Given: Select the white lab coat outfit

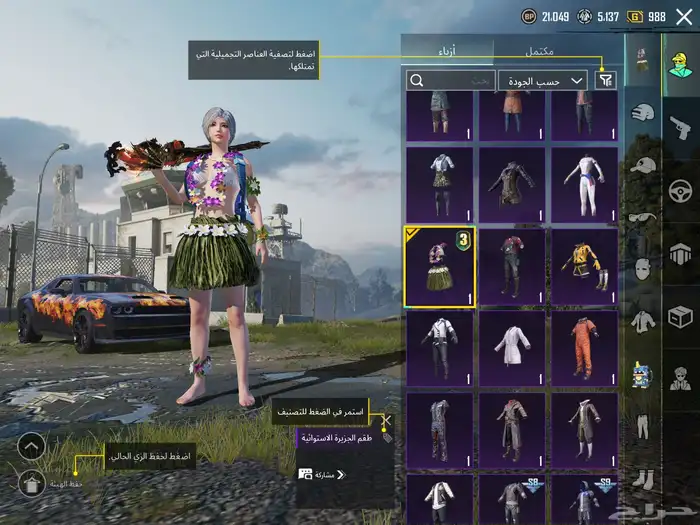Looking at the screenshot, I should point(512,349).
